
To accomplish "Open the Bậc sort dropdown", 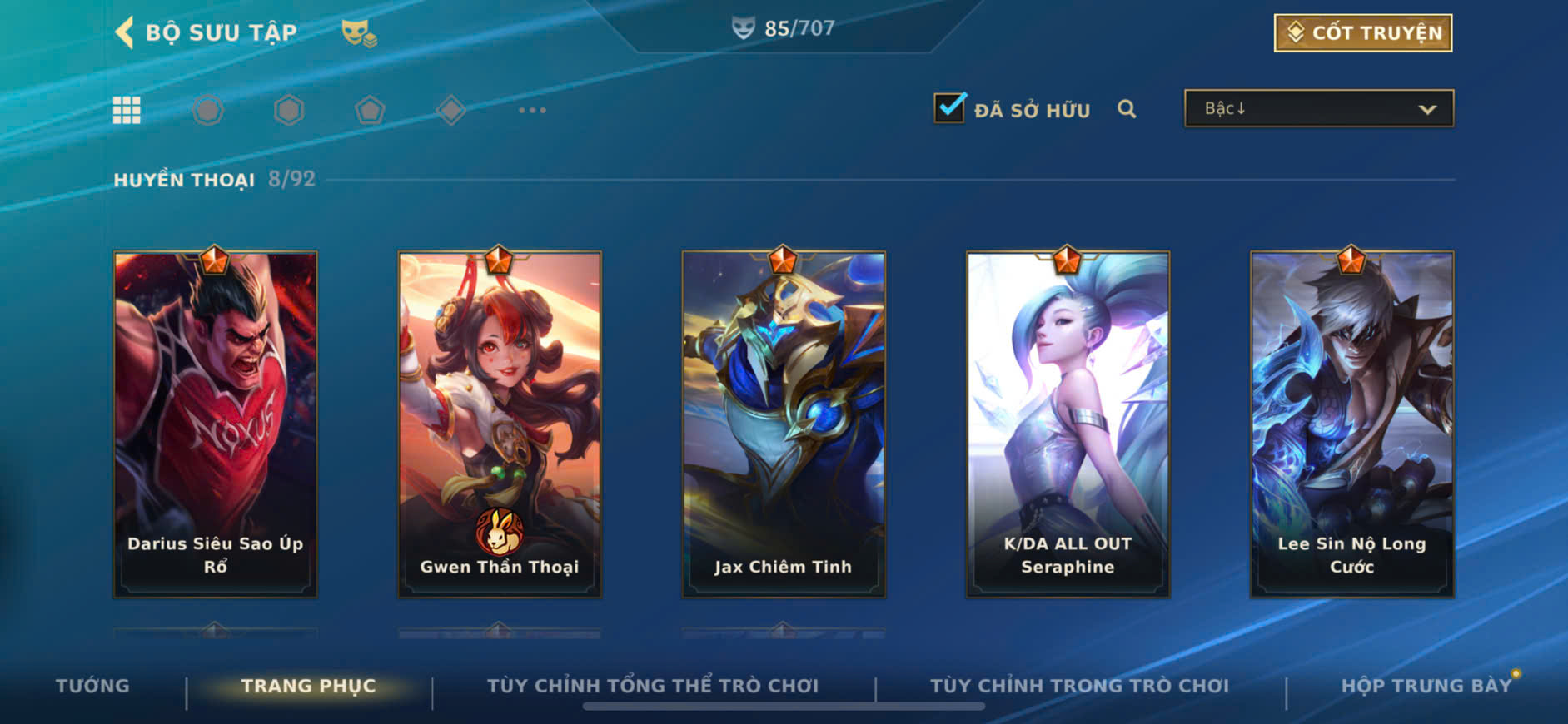I will (x=1318, y=109).
